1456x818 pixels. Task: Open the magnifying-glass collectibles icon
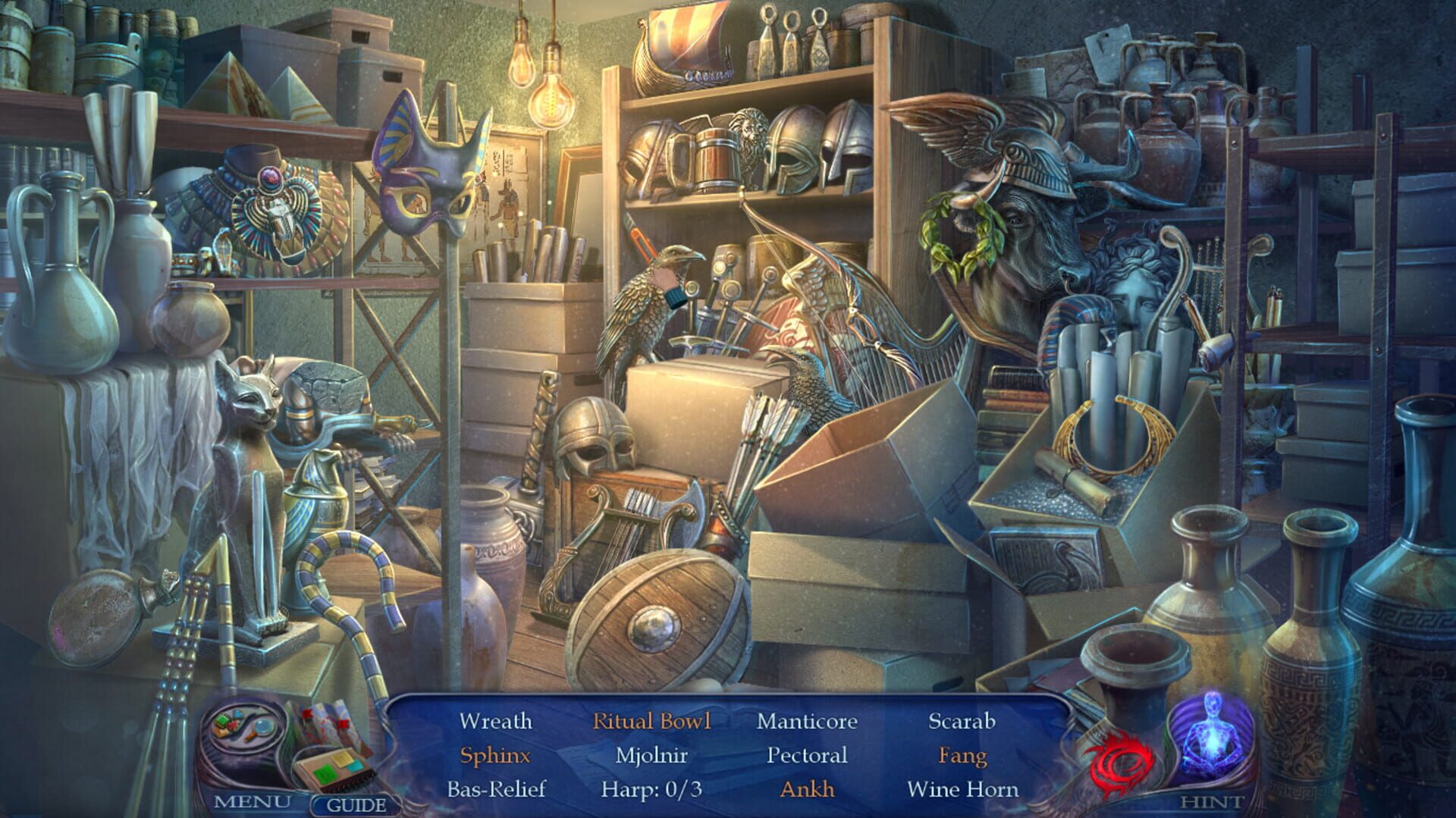(262, 728)
